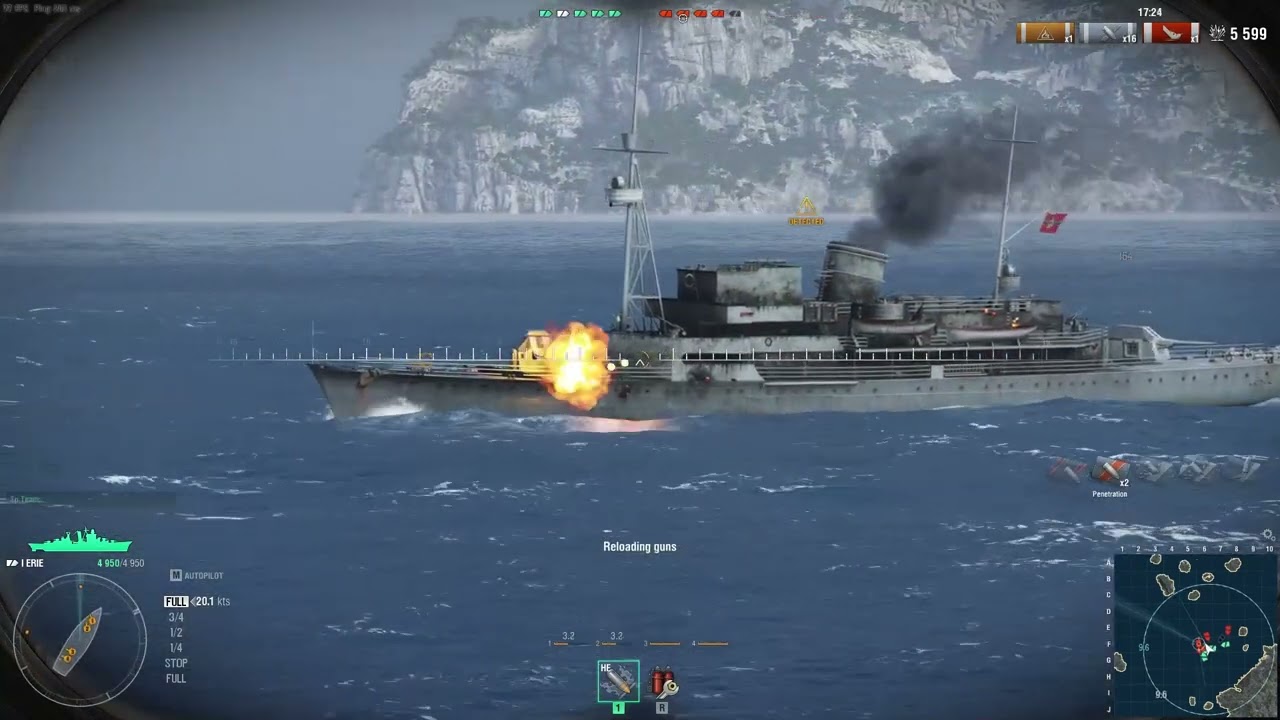
Task: Set engine telegraph to 1/2 speed
Action: click(x=176, y=633)
